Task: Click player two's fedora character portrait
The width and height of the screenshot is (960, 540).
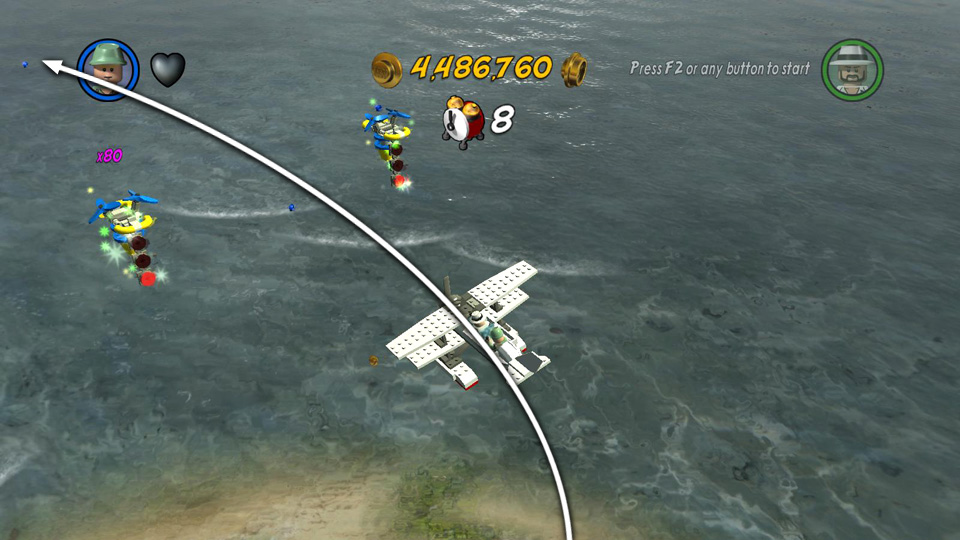Action: tap(852, 69)
